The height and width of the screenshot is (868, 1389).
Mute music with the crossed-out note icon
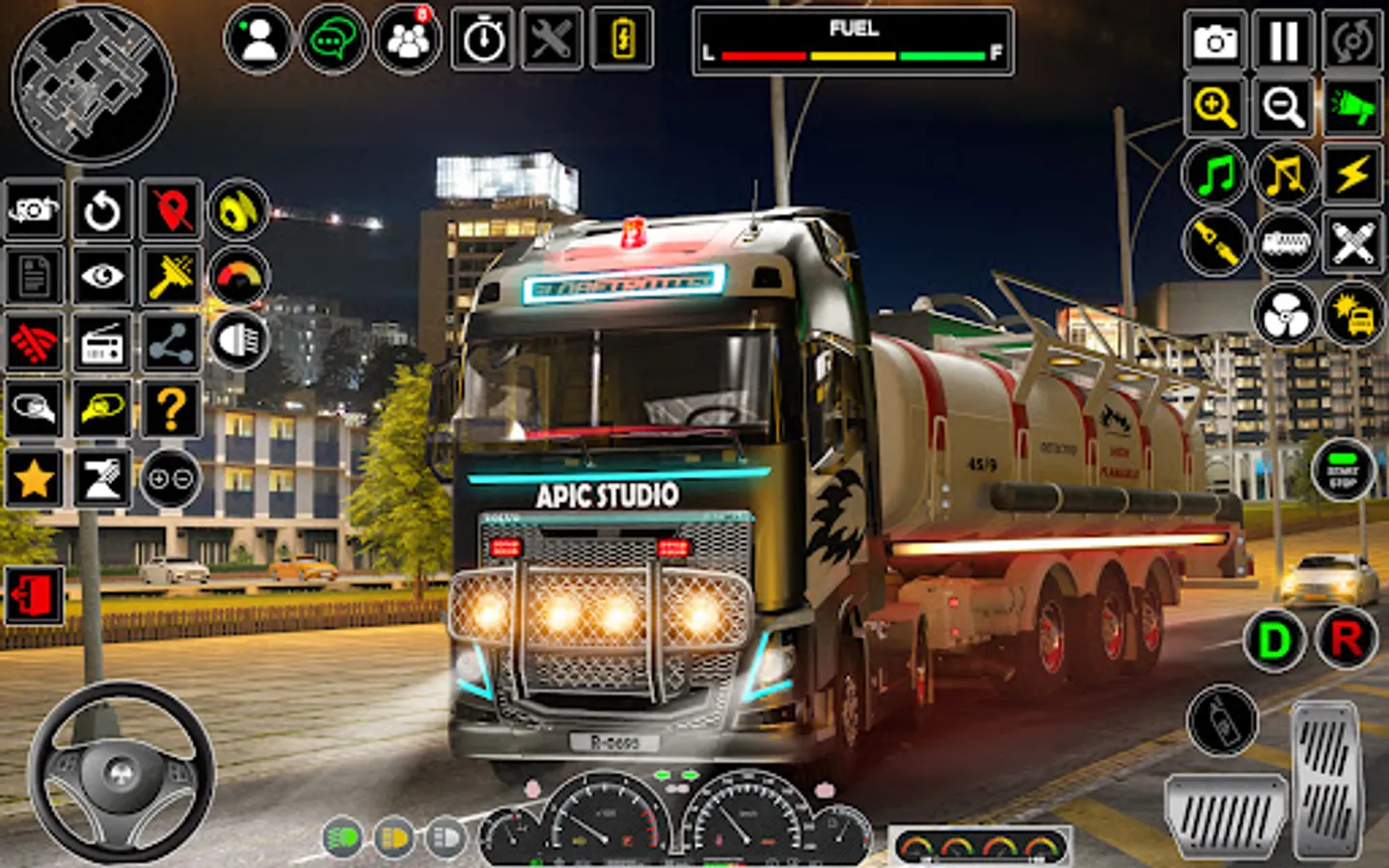1284,175
